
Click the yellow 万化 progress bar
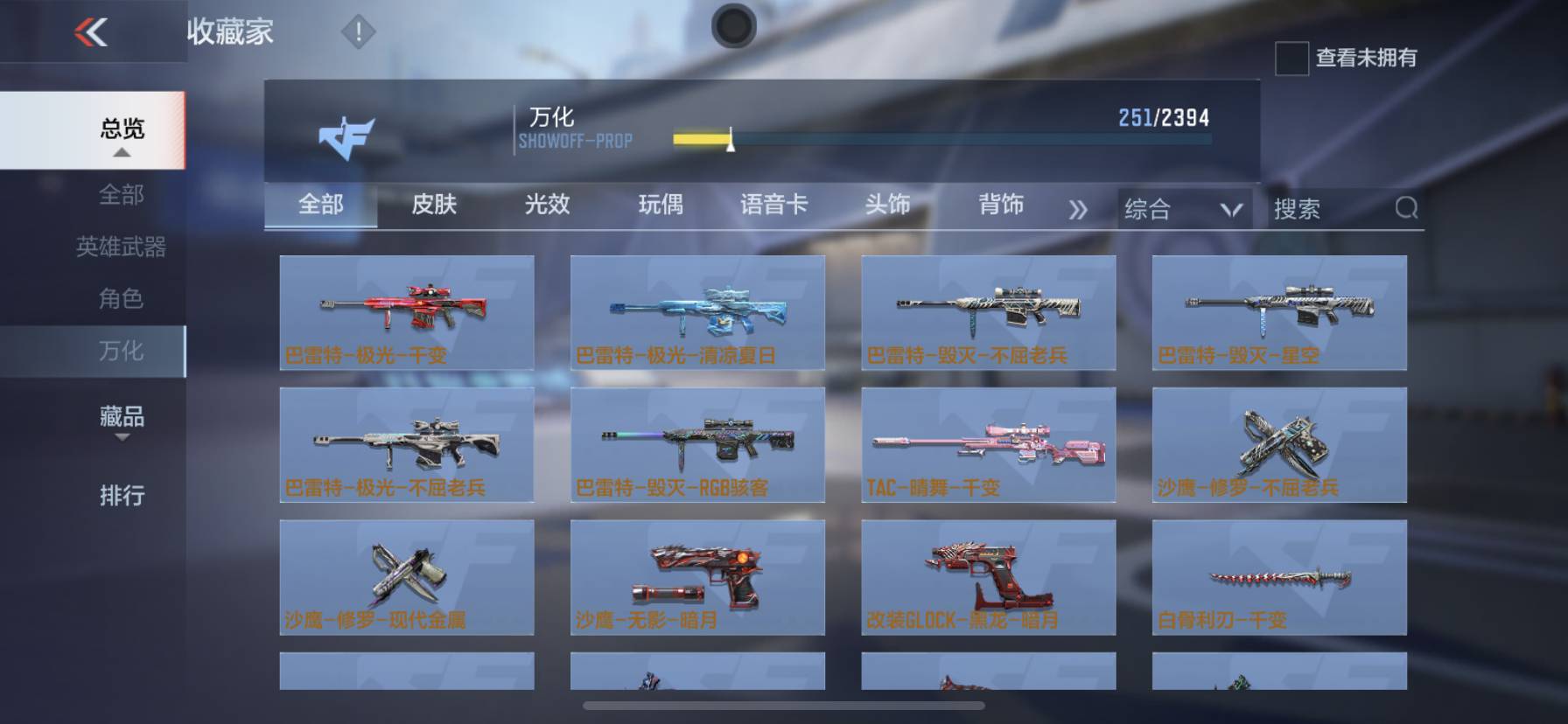point(700,136)
